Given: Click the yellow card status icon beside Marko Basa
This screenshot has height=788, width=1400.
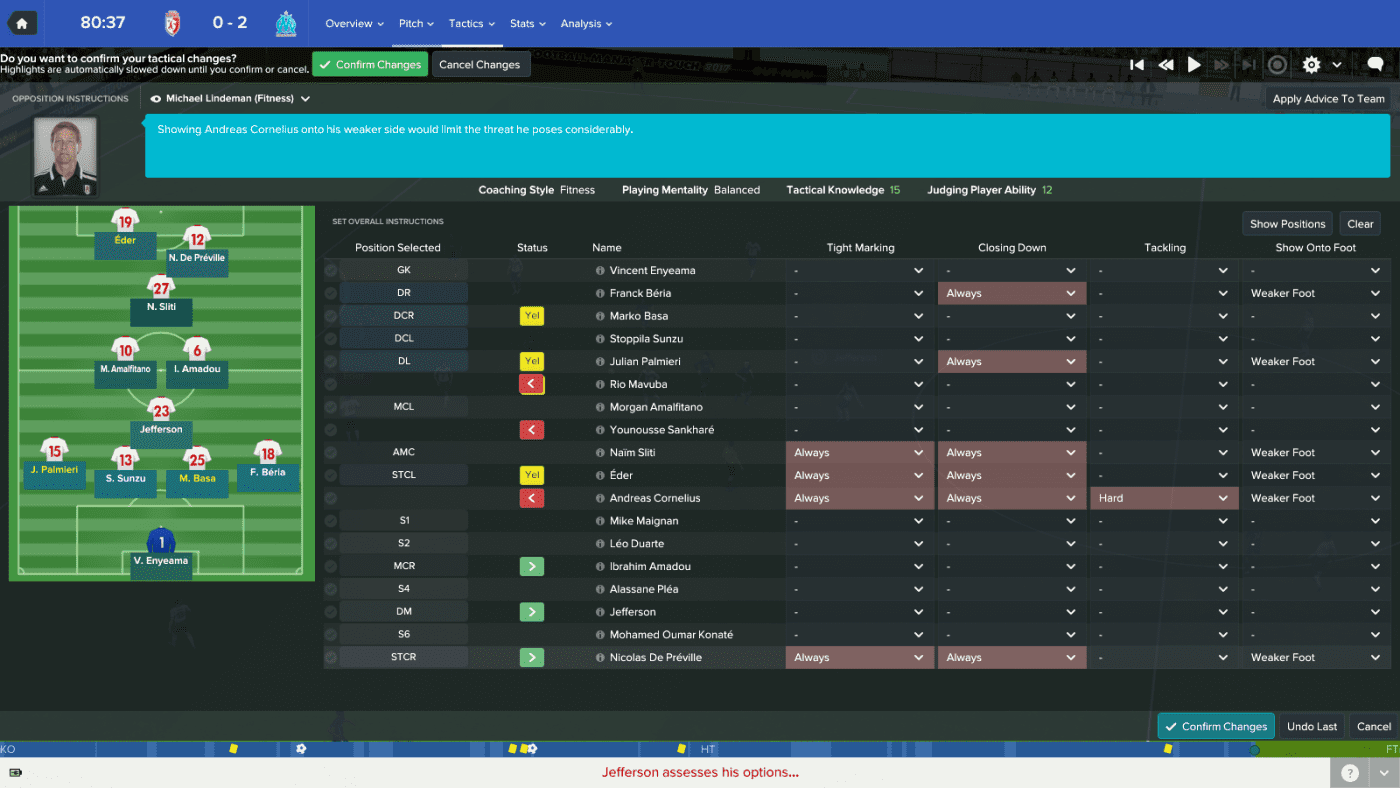Looking at the screenshot, I should pyautogui.click(x=531, y=315).
